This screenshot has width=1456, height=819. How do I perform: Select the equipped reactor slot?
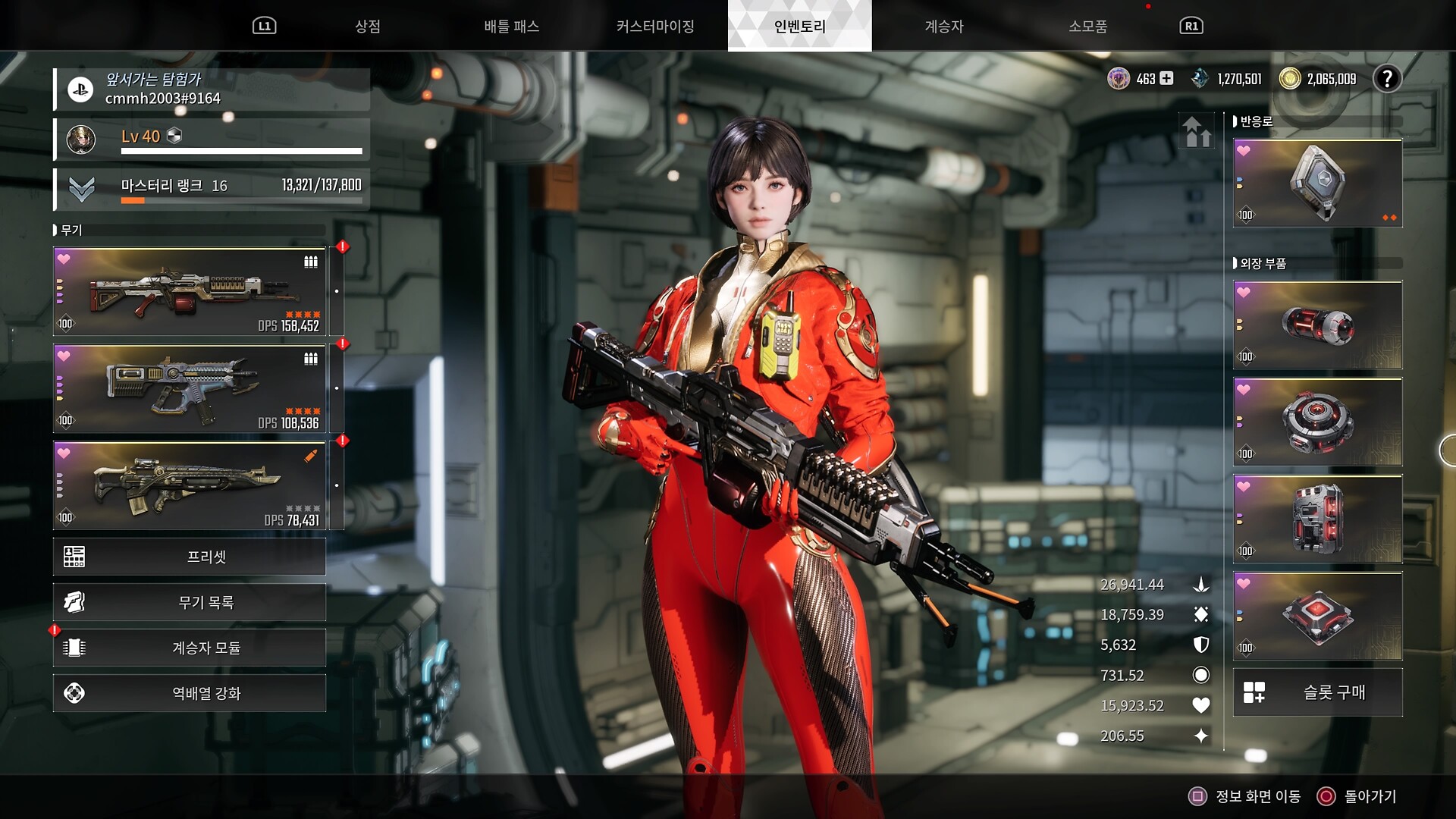(1317, 184)
